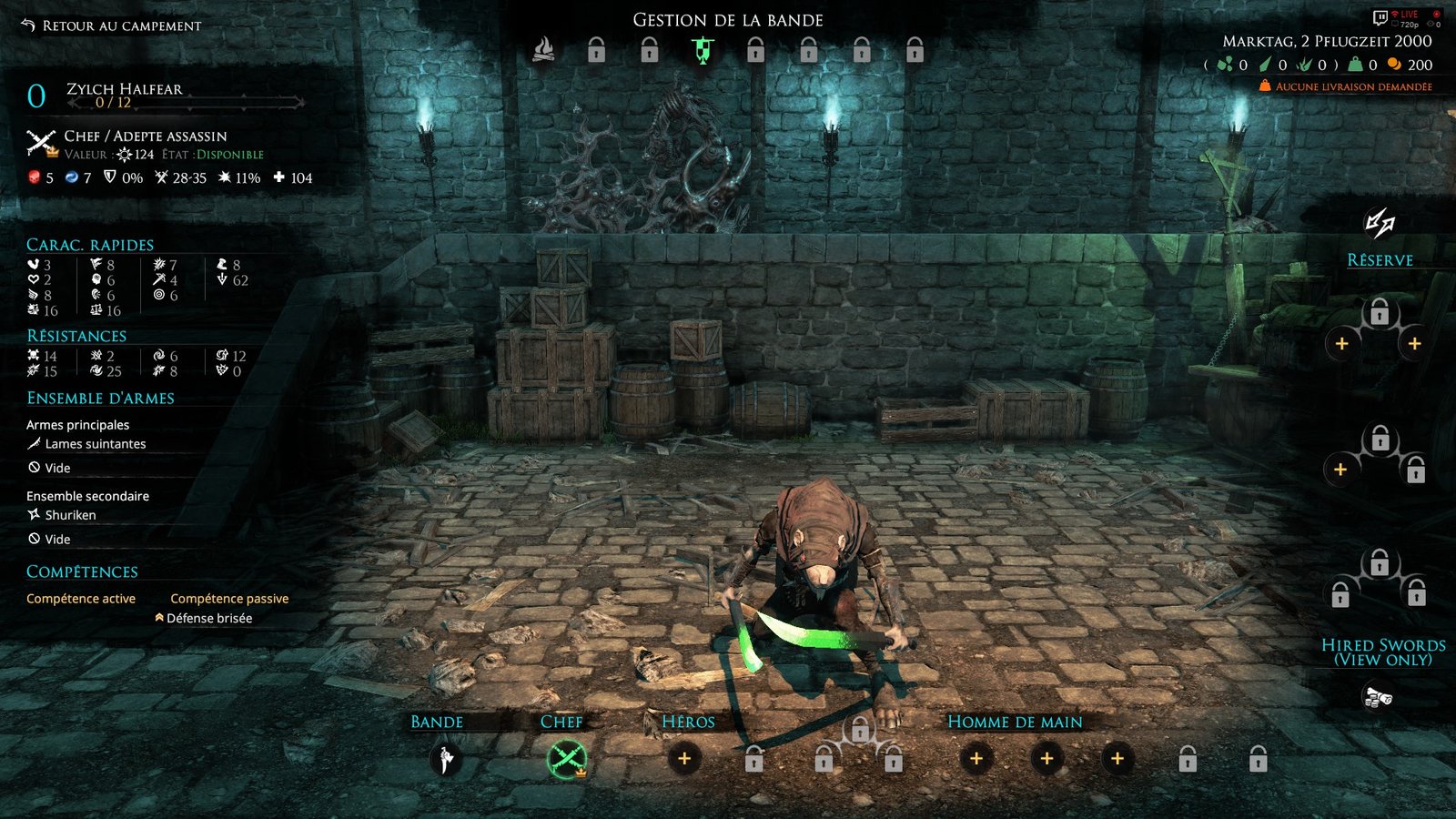Toggle the Réserve swap arrows icon
1456x819 pixels.
pos(1380,223)
